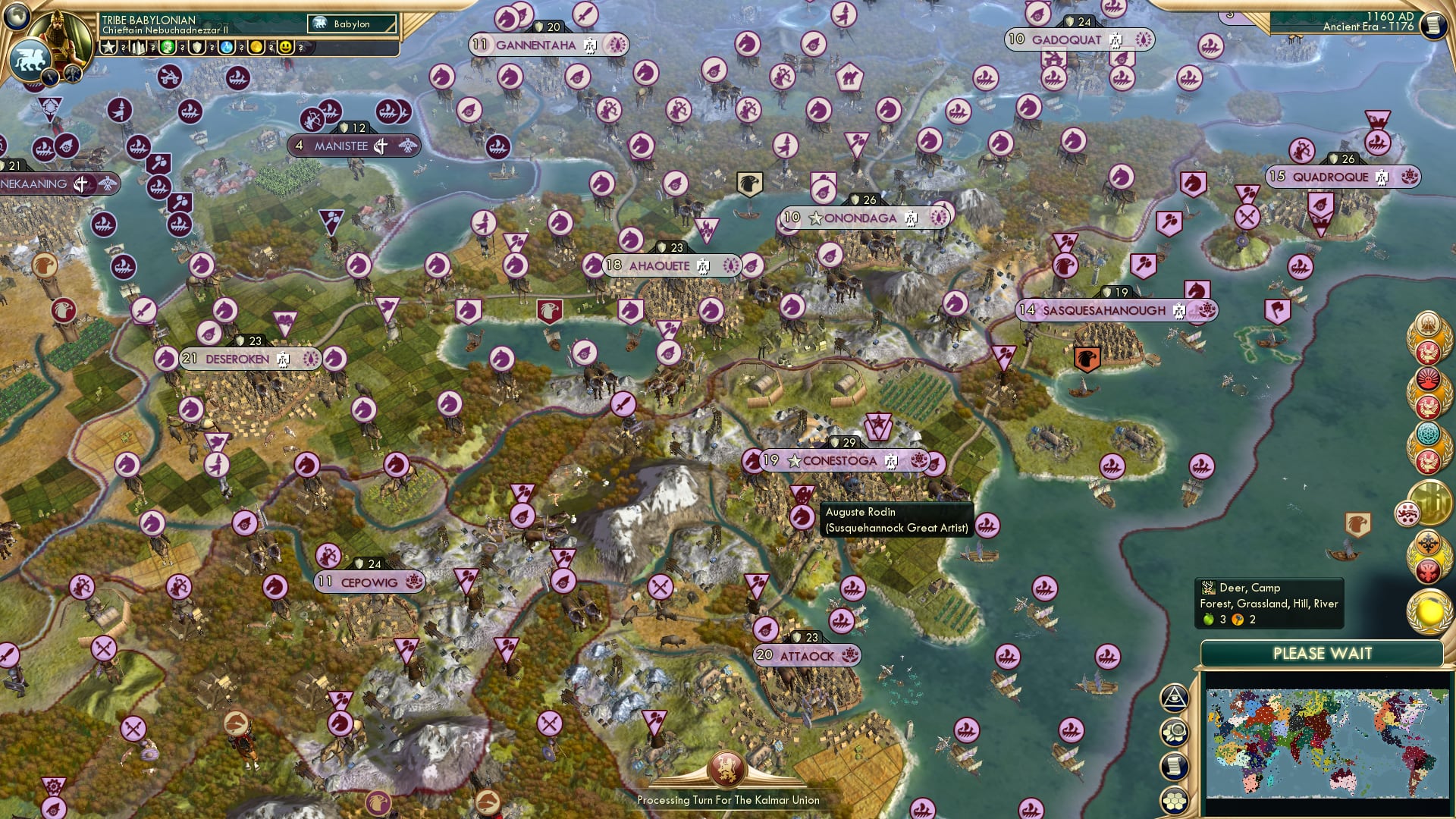
Task: Click the culture star icon in the status bar
Action: (108, 49)
